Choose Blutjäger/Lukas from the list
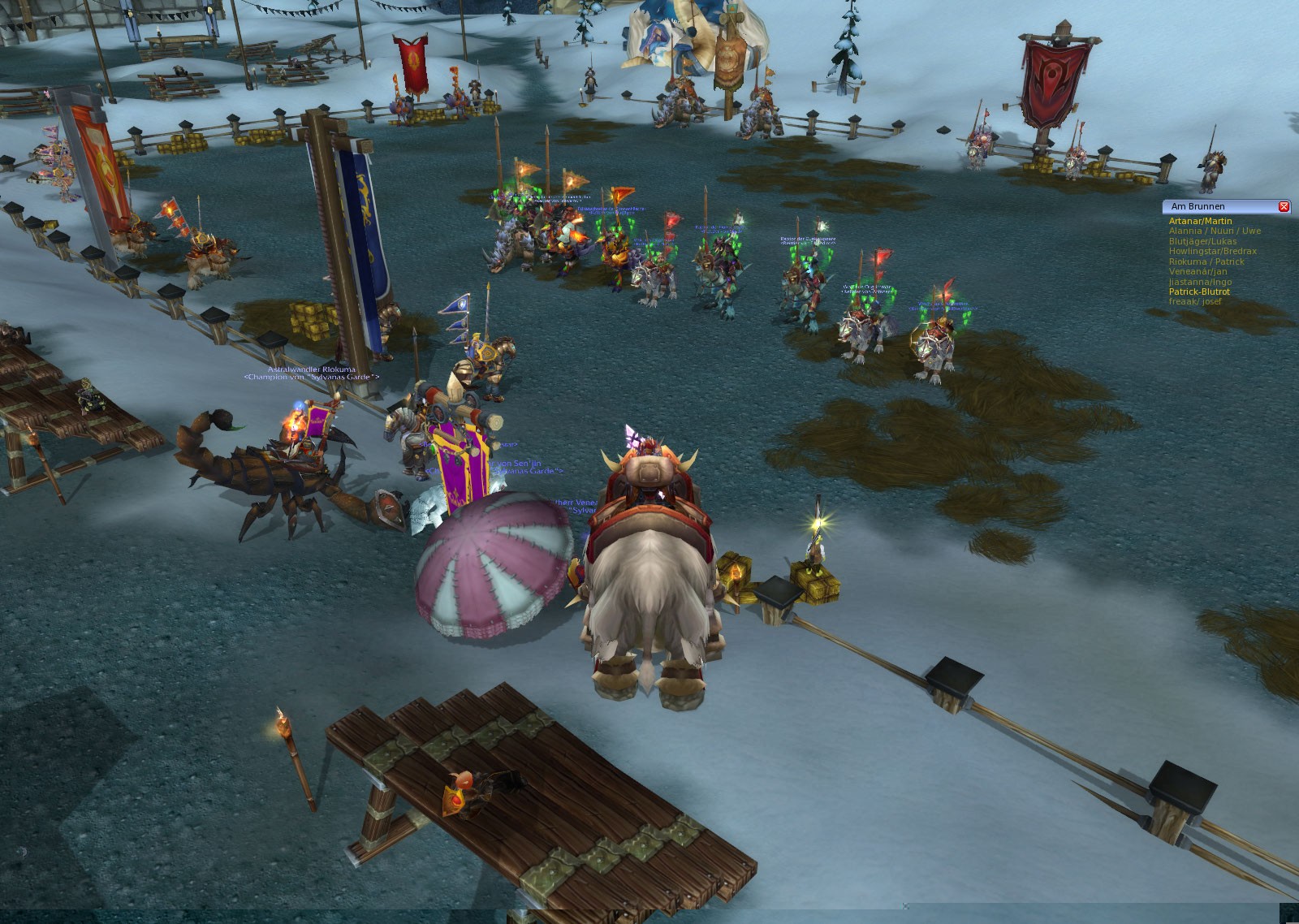1299x924 pixels. tap(1202, 241)
